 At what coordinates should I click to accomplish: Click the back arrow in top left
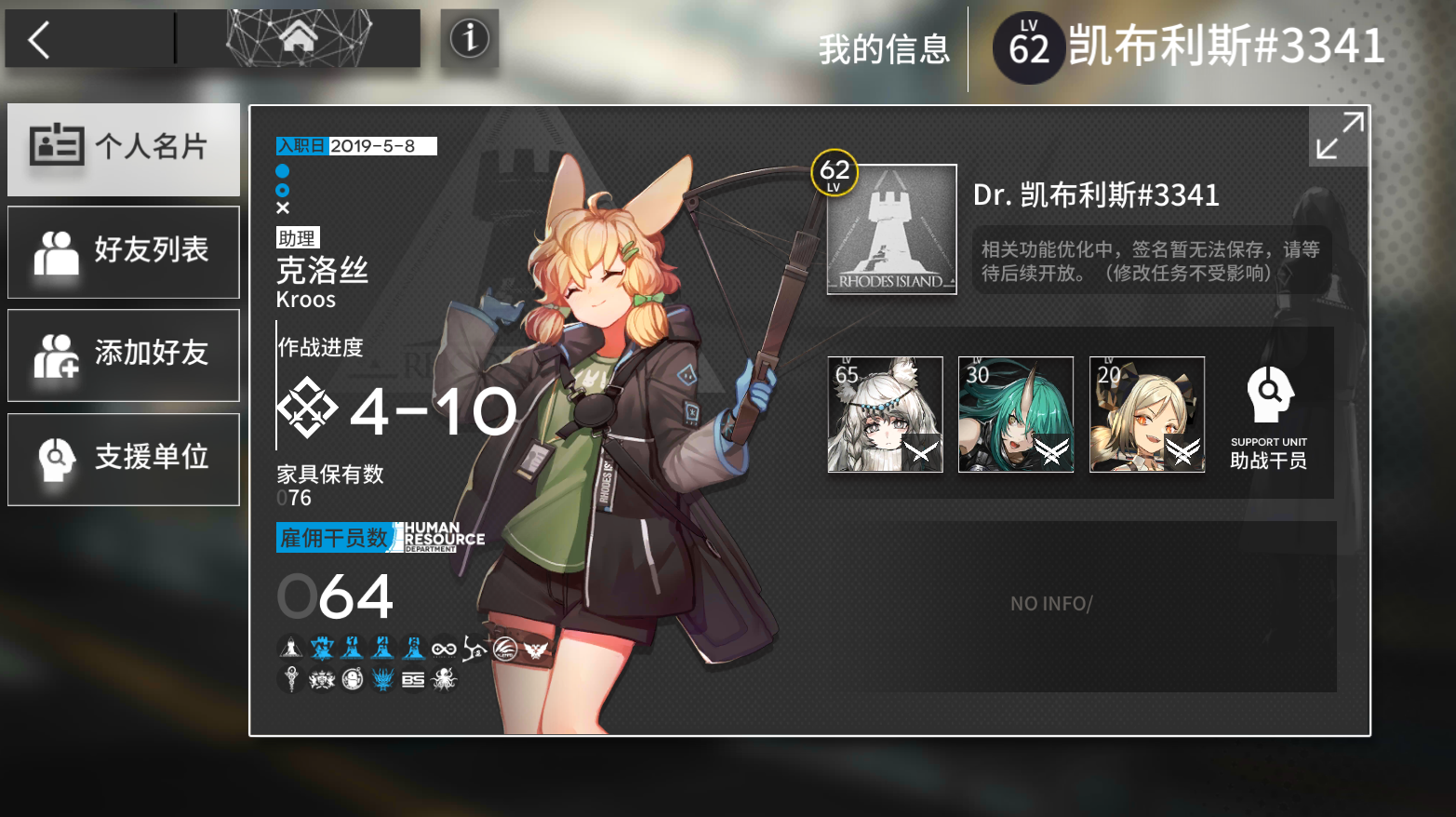37,39
